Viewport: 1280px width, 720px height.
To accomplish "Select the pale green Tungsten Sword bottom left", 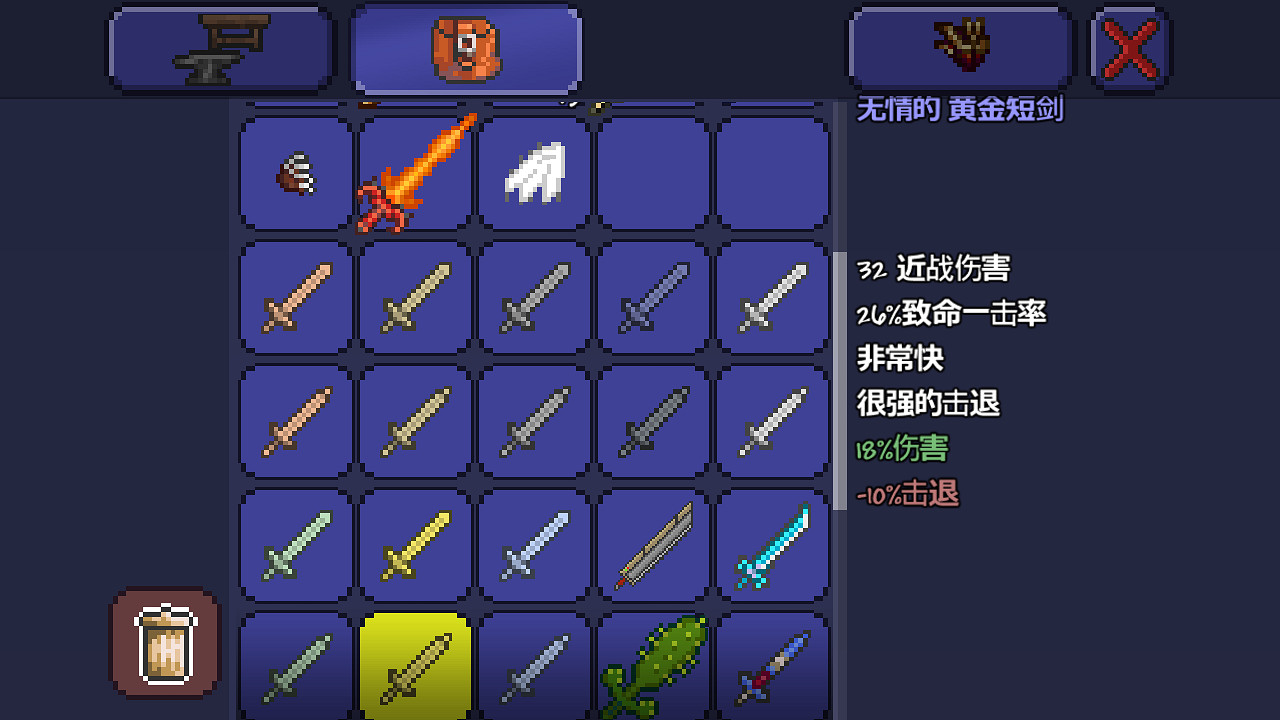I will click(x=293, y=665).
